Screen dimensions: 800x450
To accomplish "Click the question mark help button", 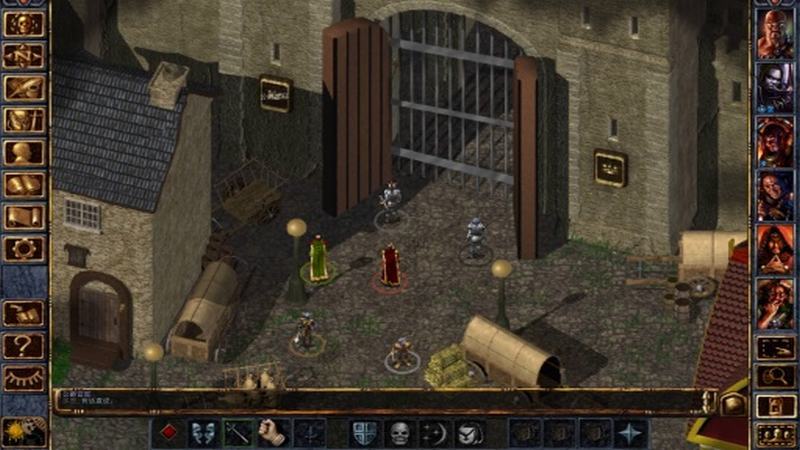I will coord(23,345).
